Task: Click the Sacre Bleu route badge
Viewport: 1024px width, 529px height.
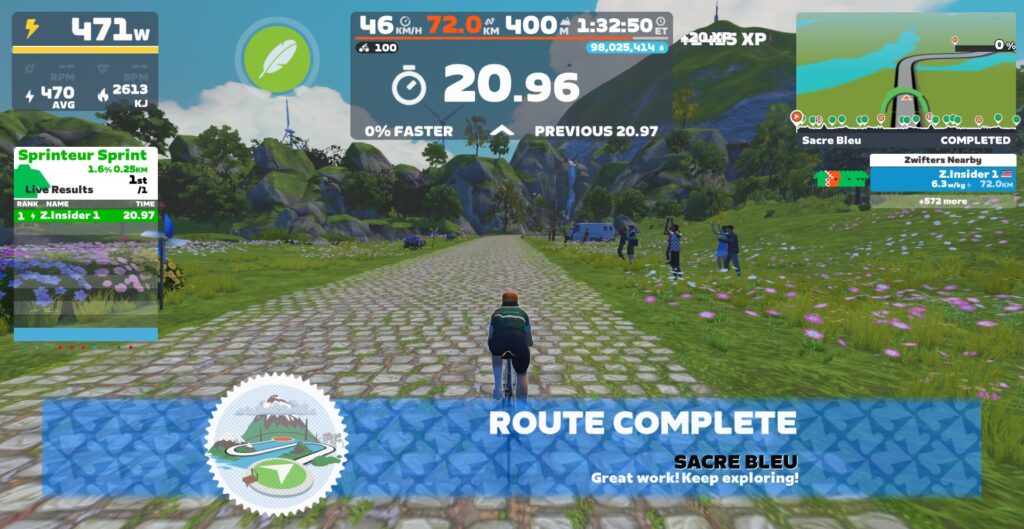Action: (277, 444)
